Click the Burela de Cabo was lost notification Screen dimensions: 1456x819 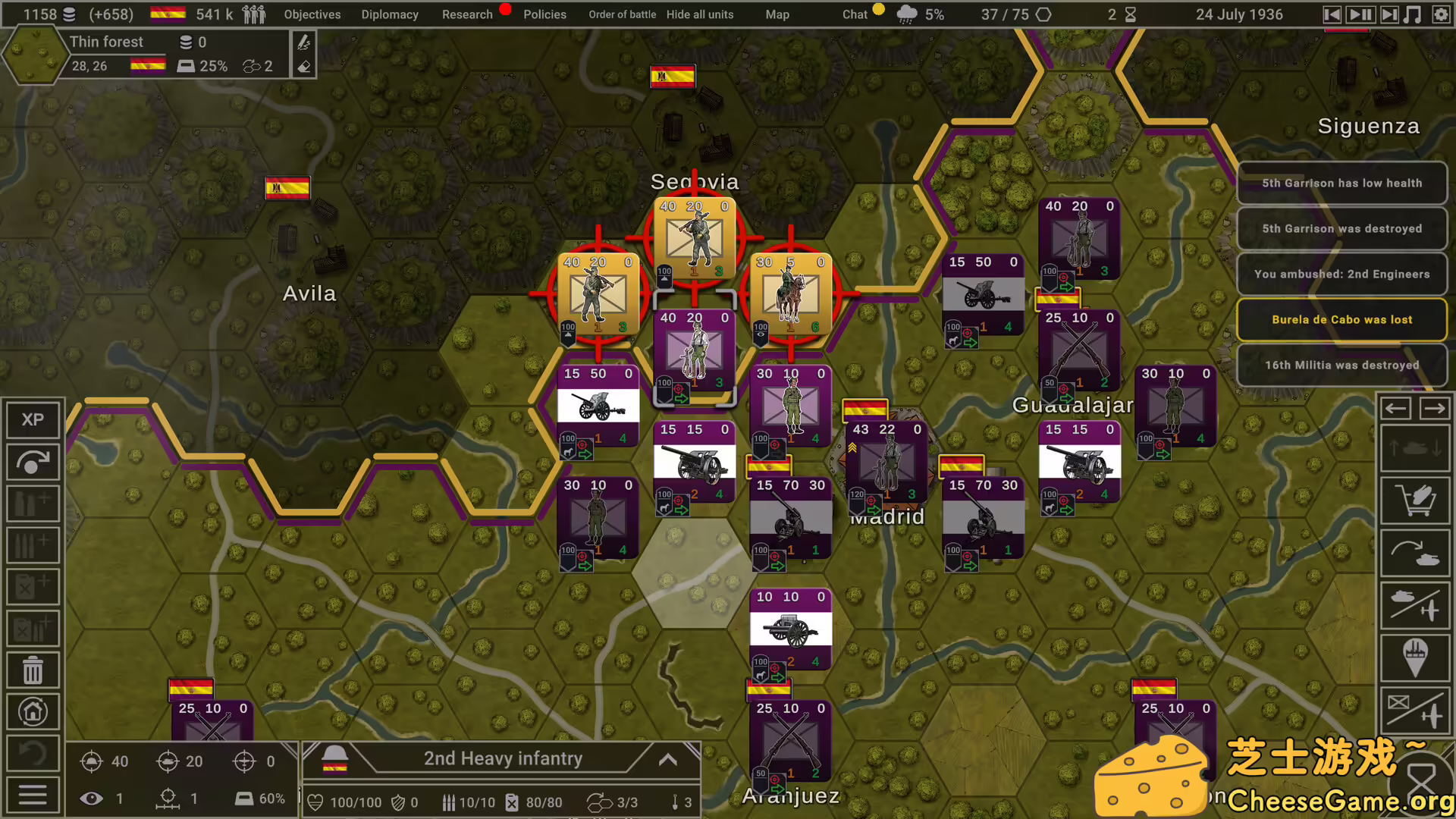click(x=1342, y=319)
